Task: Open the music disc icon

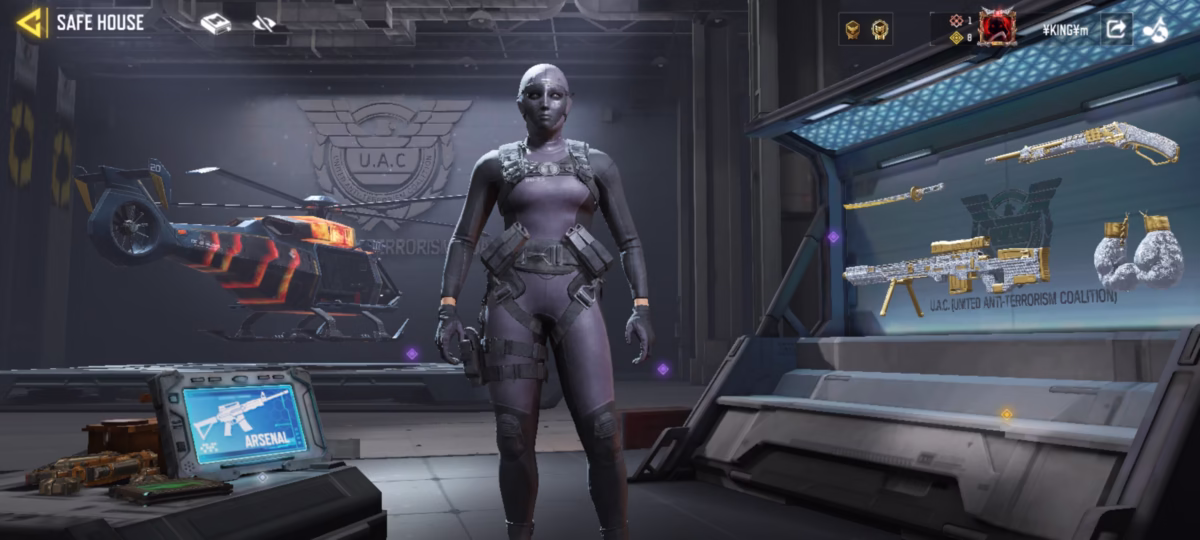Action: 1155,30
